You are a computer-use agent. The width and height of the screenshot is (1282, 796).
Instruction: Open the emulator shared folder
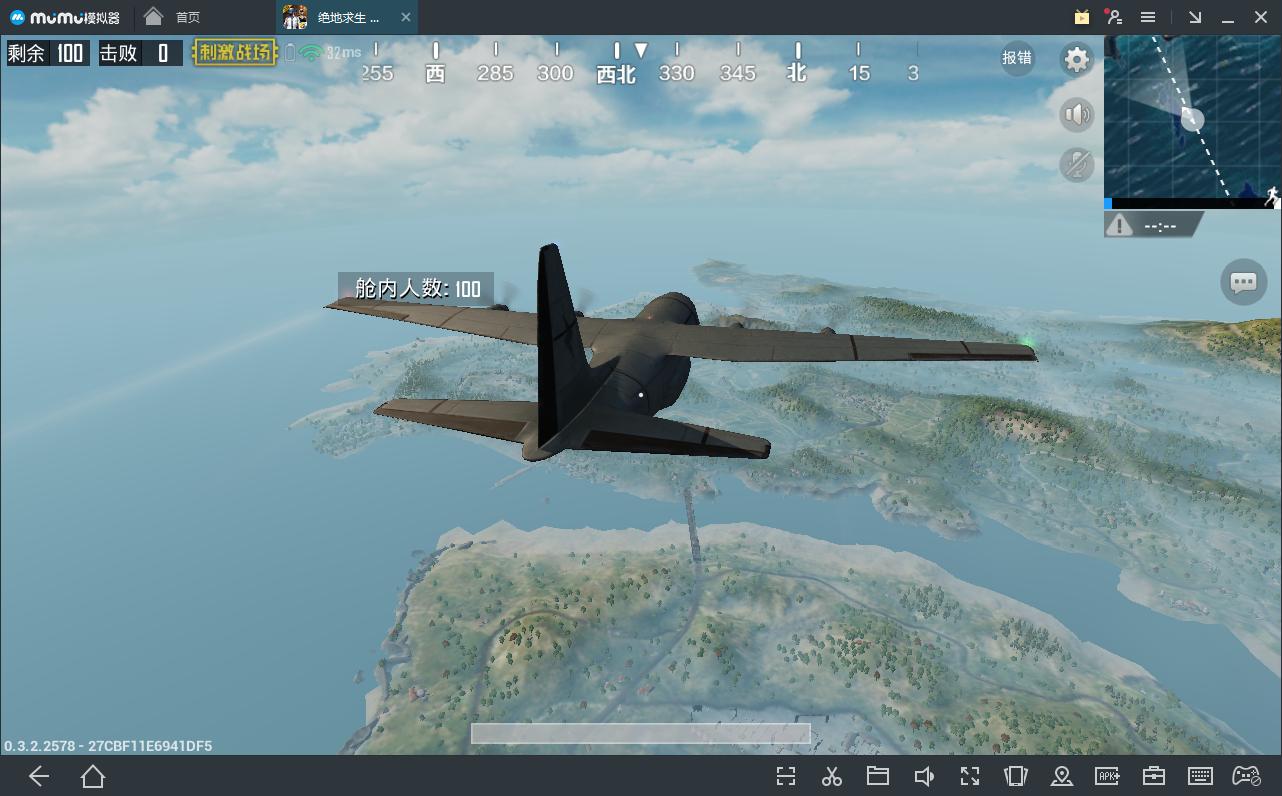pos(878,776)
